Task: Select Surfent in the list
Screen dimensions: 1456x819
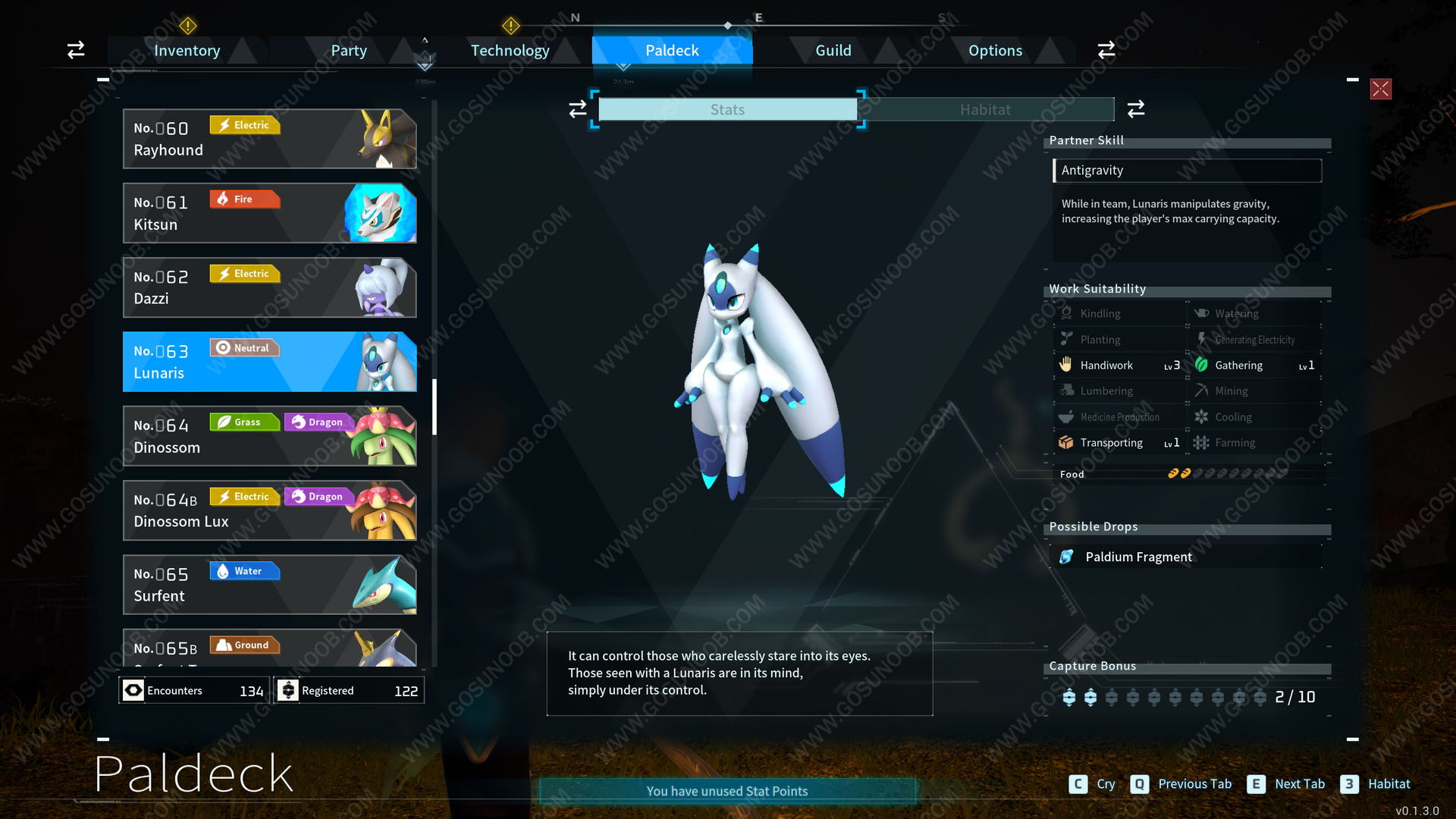Action: [x=269, y=585]
